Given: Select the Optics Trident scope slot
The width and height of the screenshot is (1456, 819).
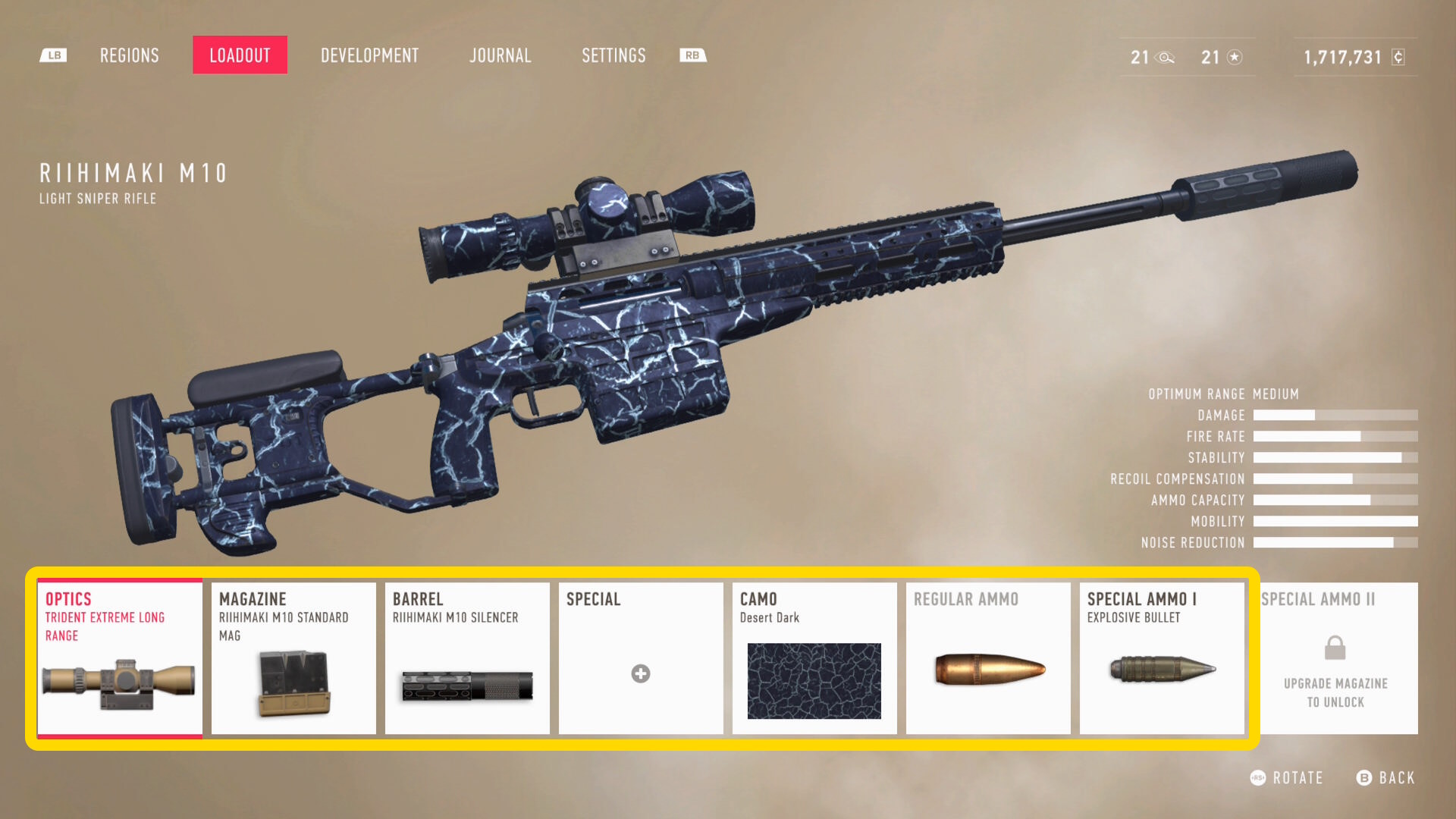Looking at the screenshot, I should (120, 658).
